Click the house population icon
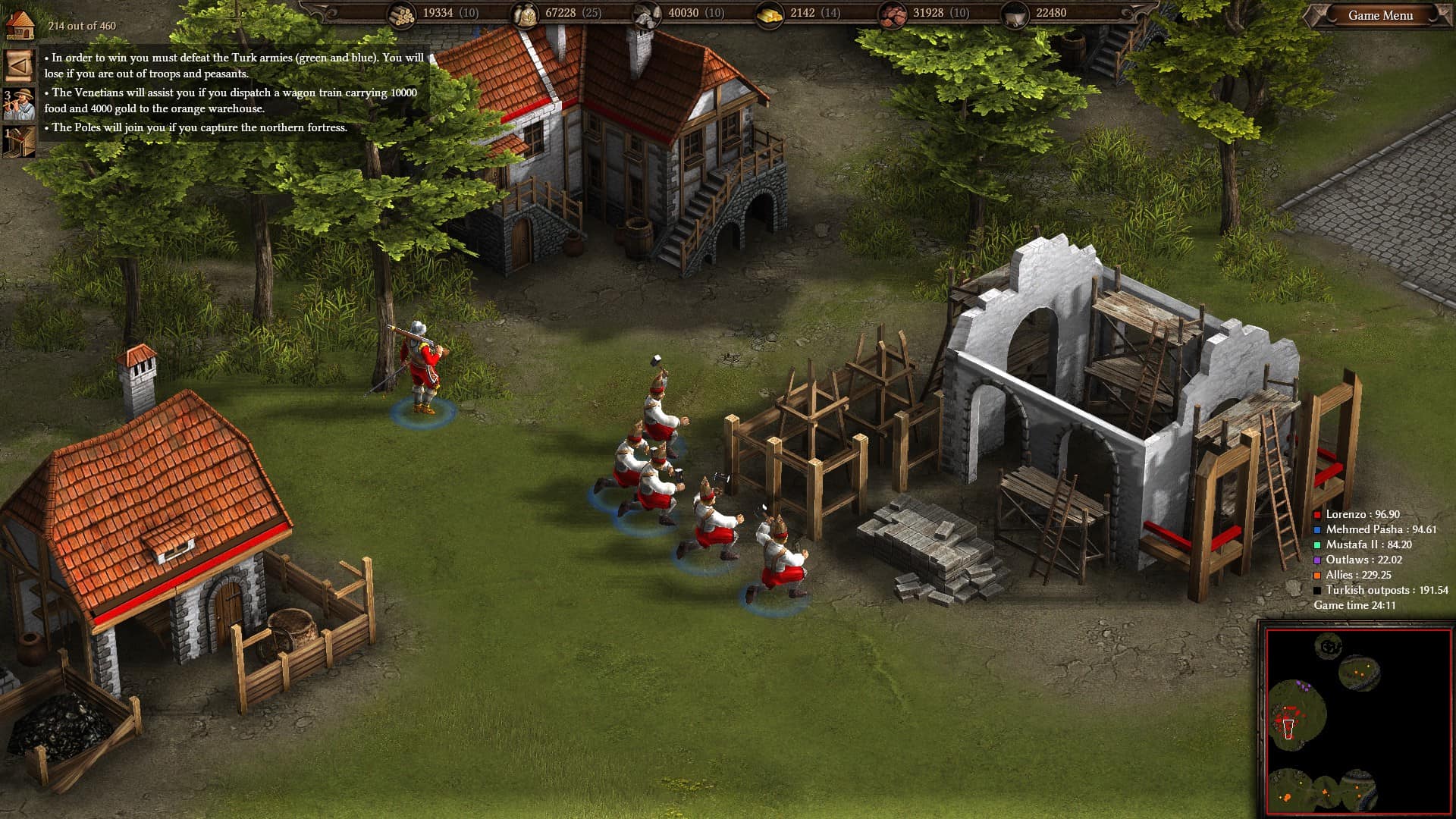The width and height of the screenshot is (1456, 819). (20, 24)
